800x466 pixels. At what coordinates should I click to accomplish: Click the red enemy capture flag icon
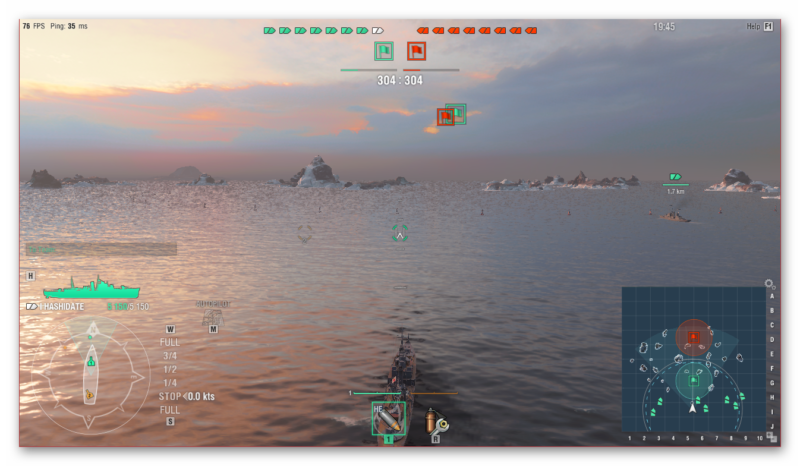click(x=416, y=51)
